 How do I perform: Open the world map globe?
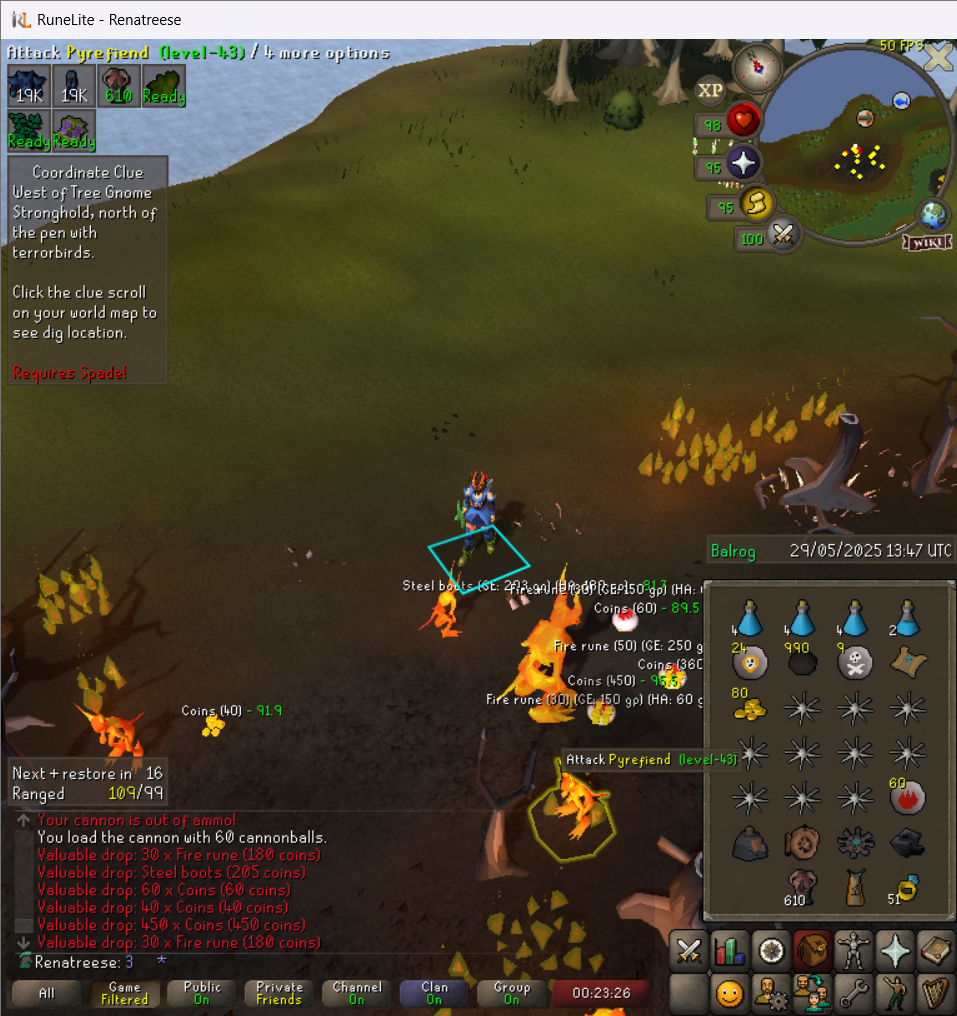pos(933,215)
